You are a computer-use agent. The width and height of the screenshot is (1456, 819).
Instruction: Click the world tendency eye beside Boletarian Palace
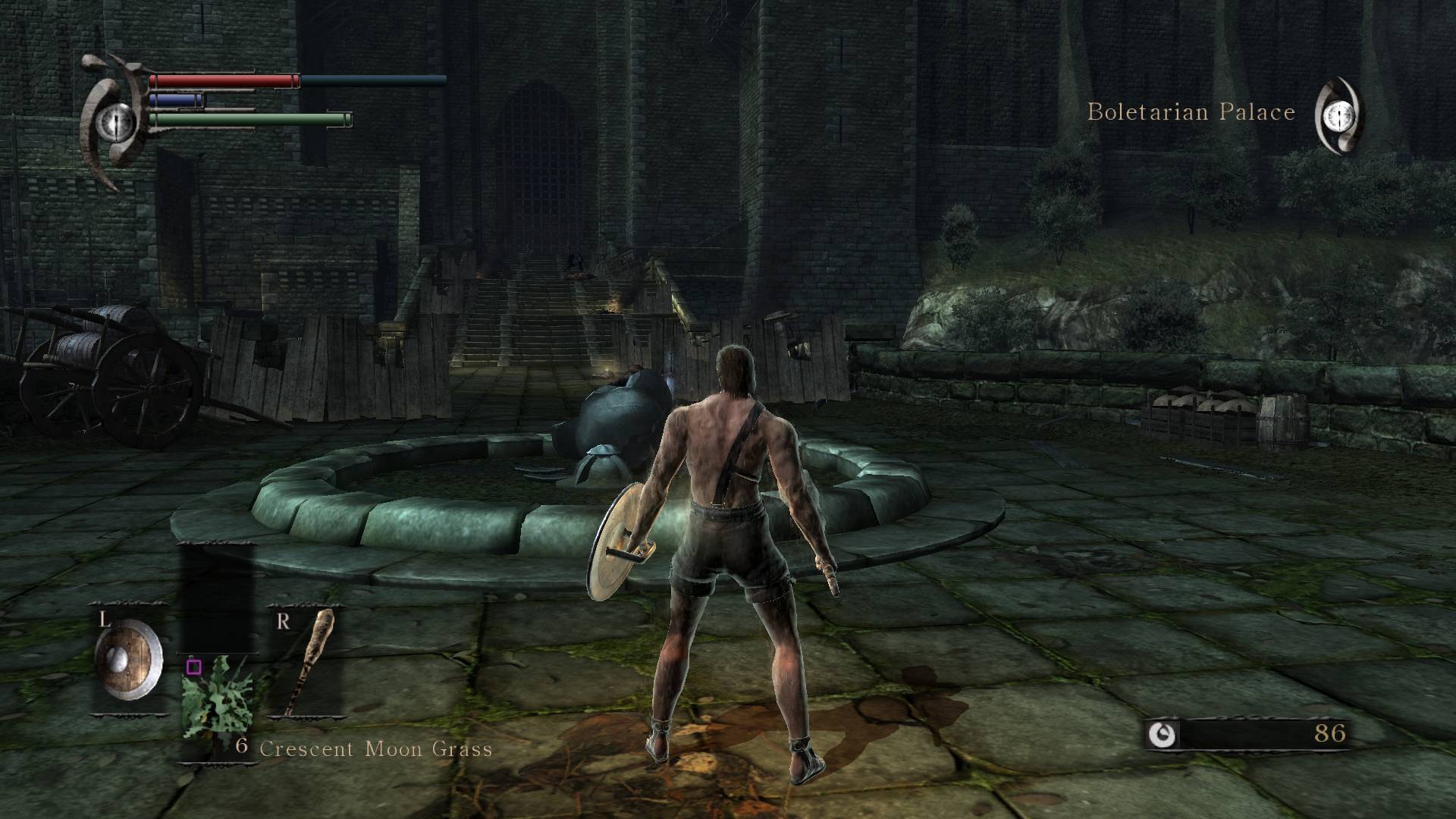click(x=1338, y=115)
